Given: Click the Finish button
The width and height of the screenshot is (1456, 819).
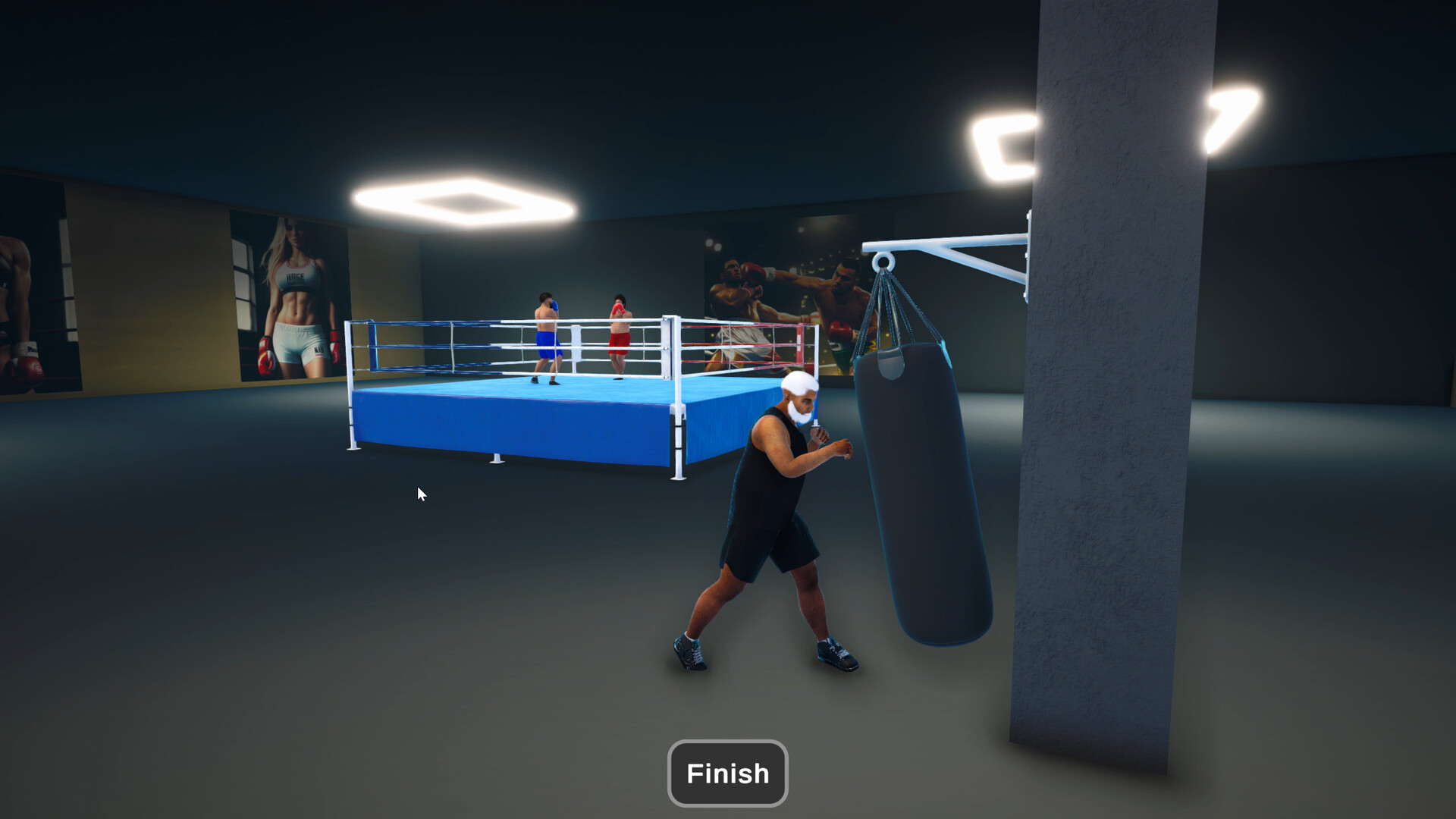Looking at the screenshot, I should tap(726, 773).
